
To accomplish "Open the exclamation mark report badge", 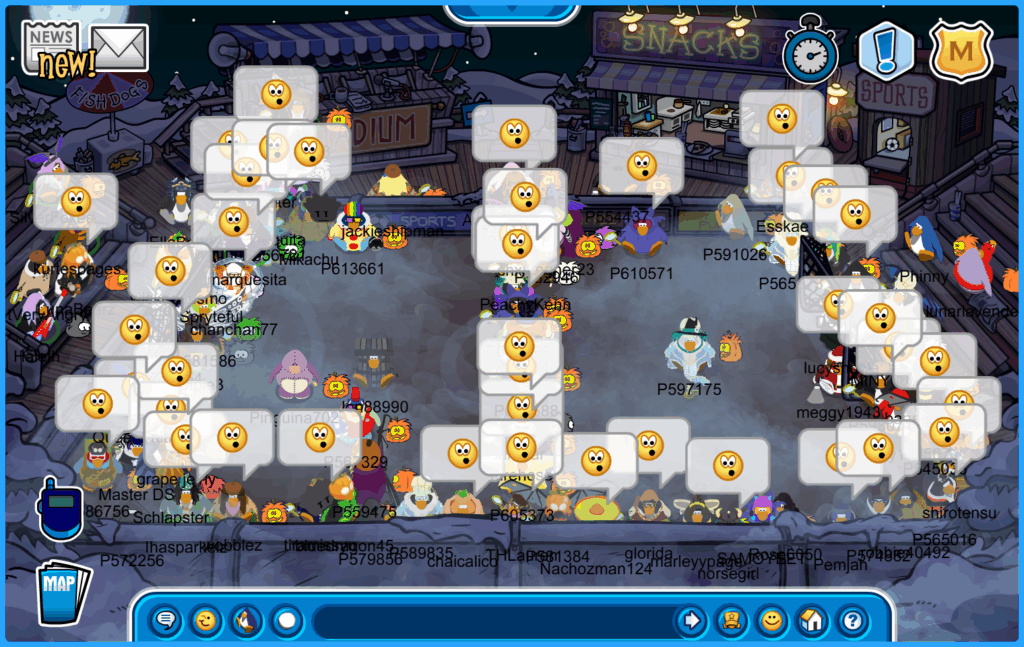I will [x=885, y=51].
